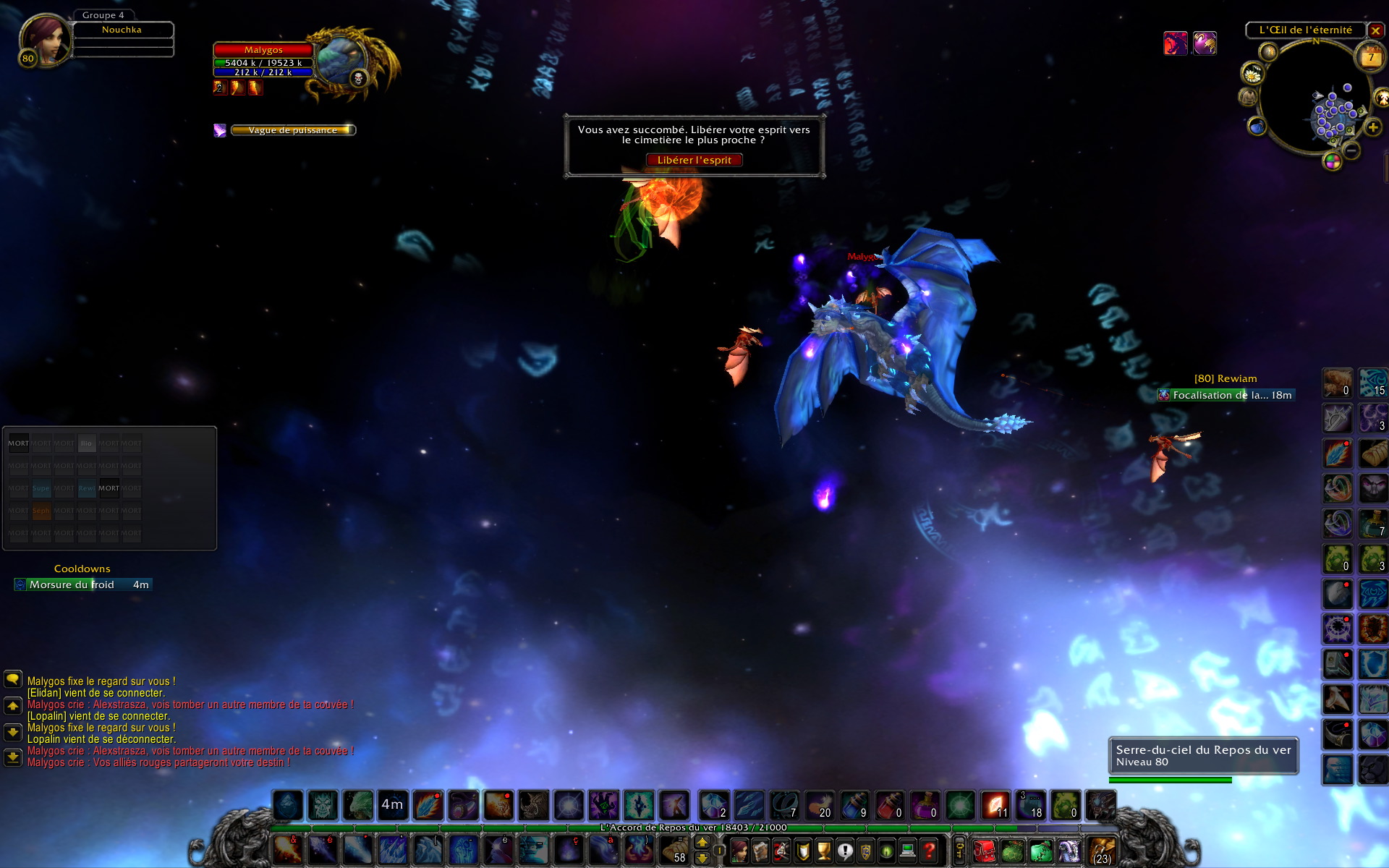The width and height of the screenshot is (1389, 868).
Task: Open the calendar showing day 7
Action: 1370,57
